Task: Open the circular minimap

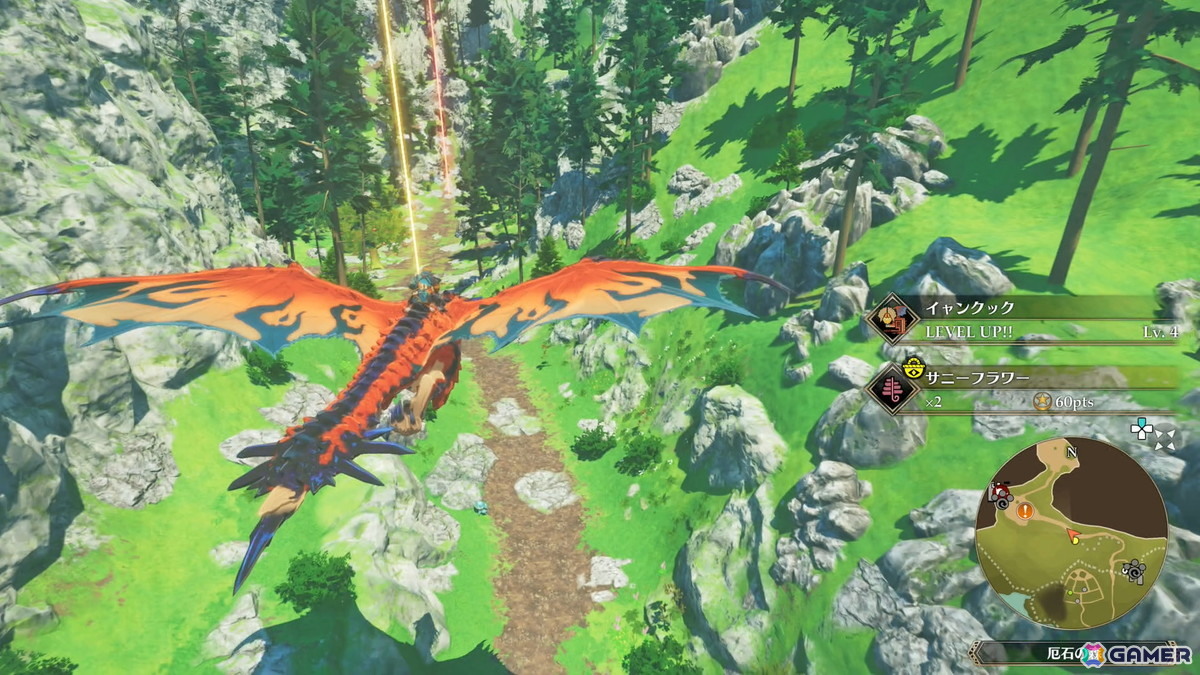Action: tap(1071, 534)
